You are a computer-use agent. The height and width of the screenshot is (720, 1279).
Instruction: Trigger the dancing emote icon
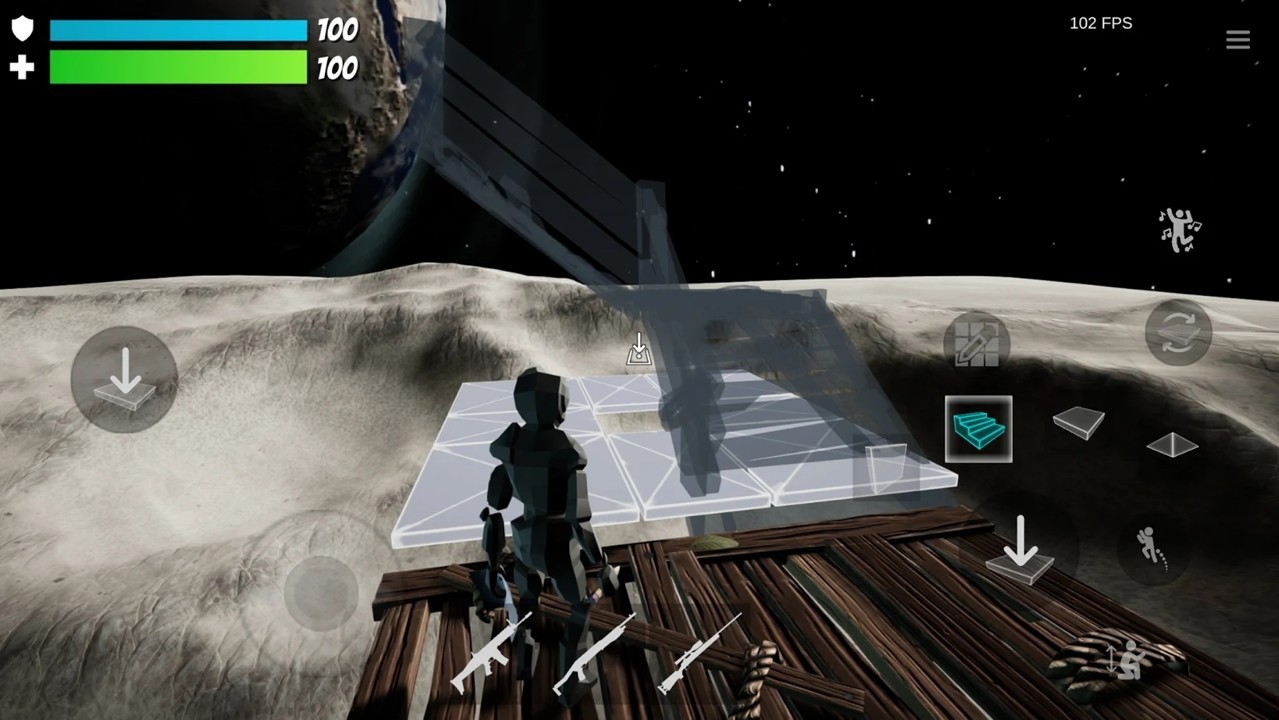coord(1179,230)
